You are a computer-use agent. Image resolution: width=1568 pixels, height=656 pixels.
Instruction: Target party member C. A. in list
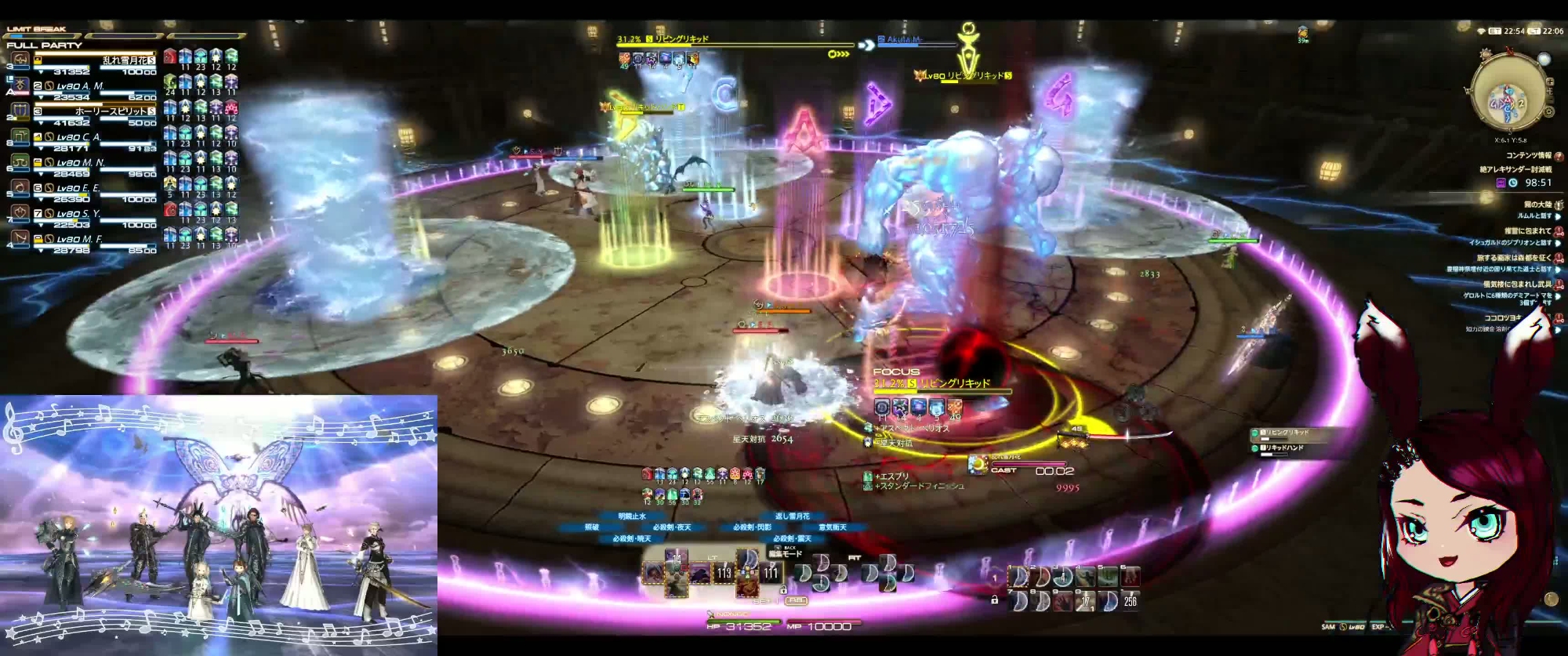point(82,137)
